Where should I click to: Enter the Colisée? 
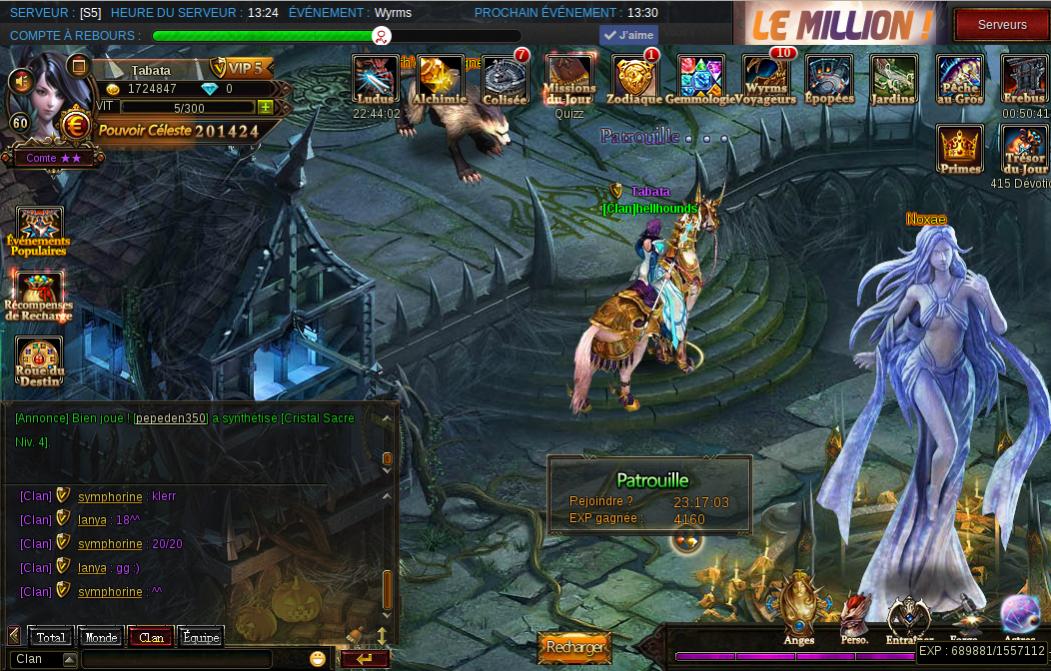[505, 79]
